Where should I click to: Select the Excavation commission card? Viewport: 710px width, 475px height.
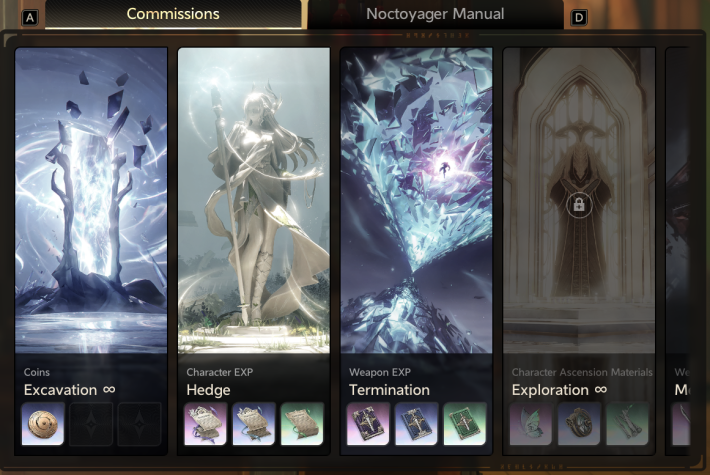(x=90, y=220)
